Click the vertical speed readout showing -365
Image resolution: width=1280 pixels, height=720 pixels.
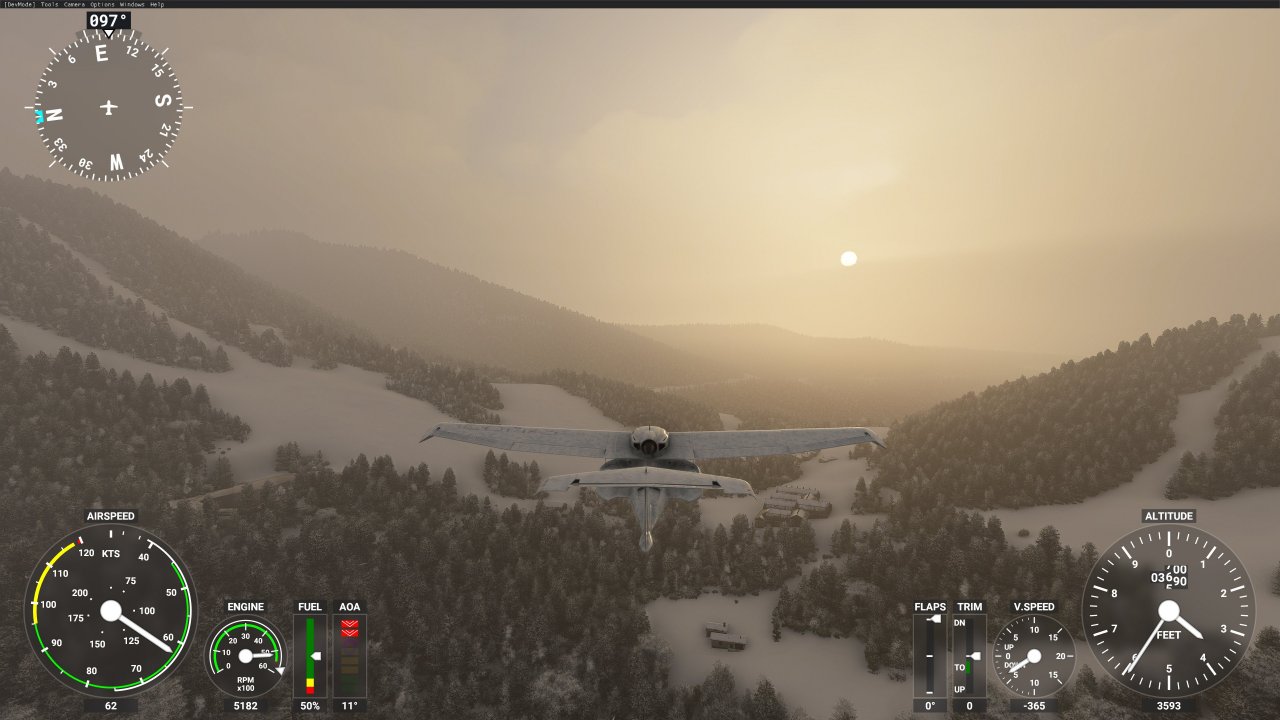(x=1035, y=706)
